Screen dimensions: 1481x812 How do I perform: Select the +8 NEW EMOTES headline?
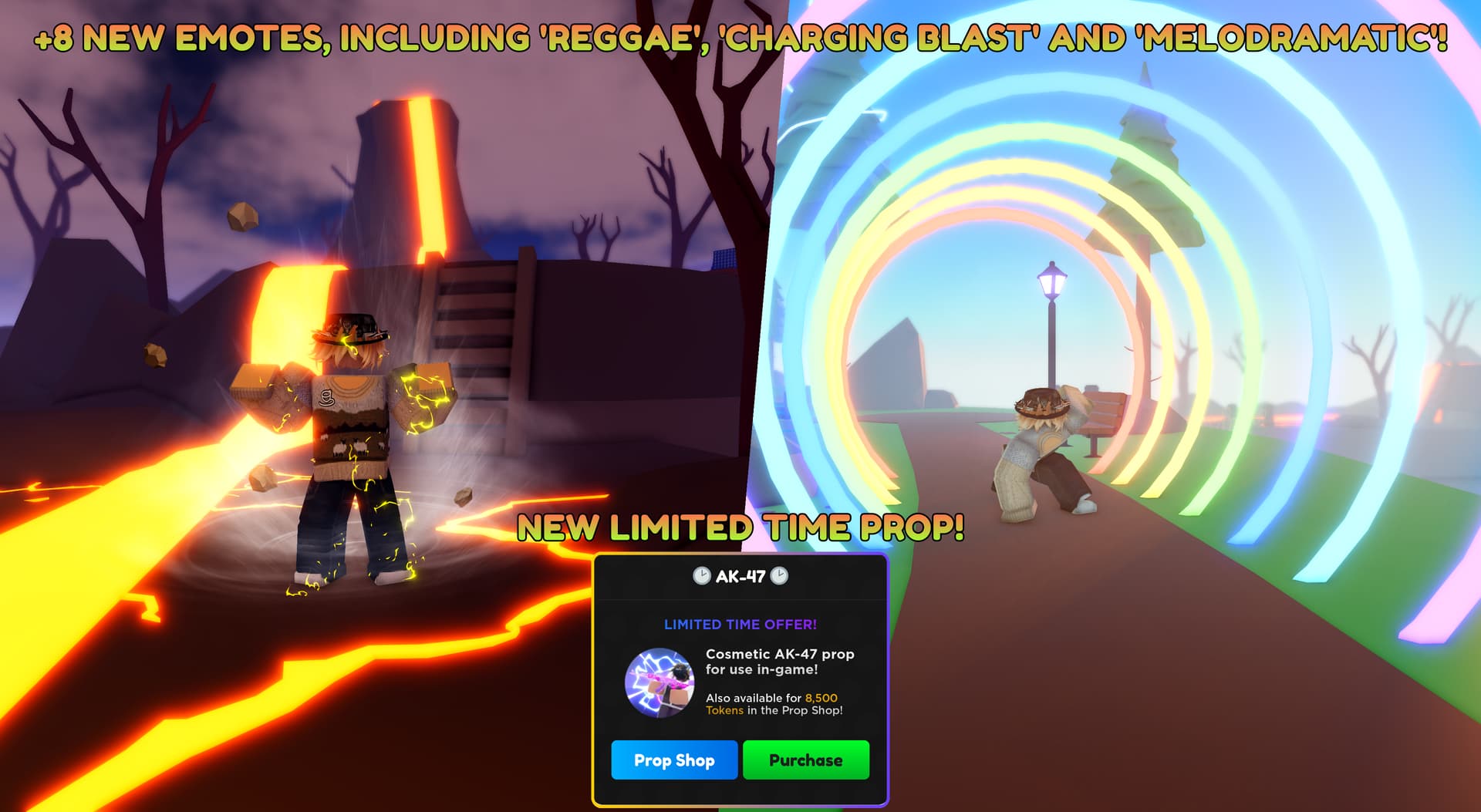click(x=740, y=35)
